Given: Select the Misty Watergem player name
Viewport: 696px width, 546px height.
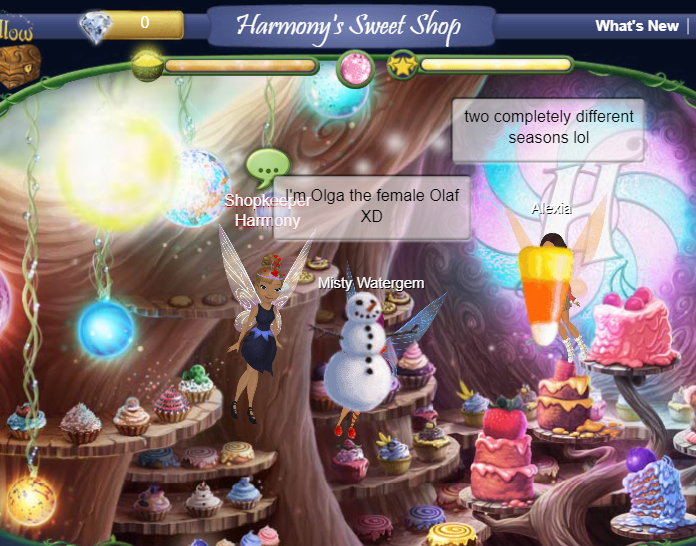Looking at the screenshot, I should coord(371,283).
